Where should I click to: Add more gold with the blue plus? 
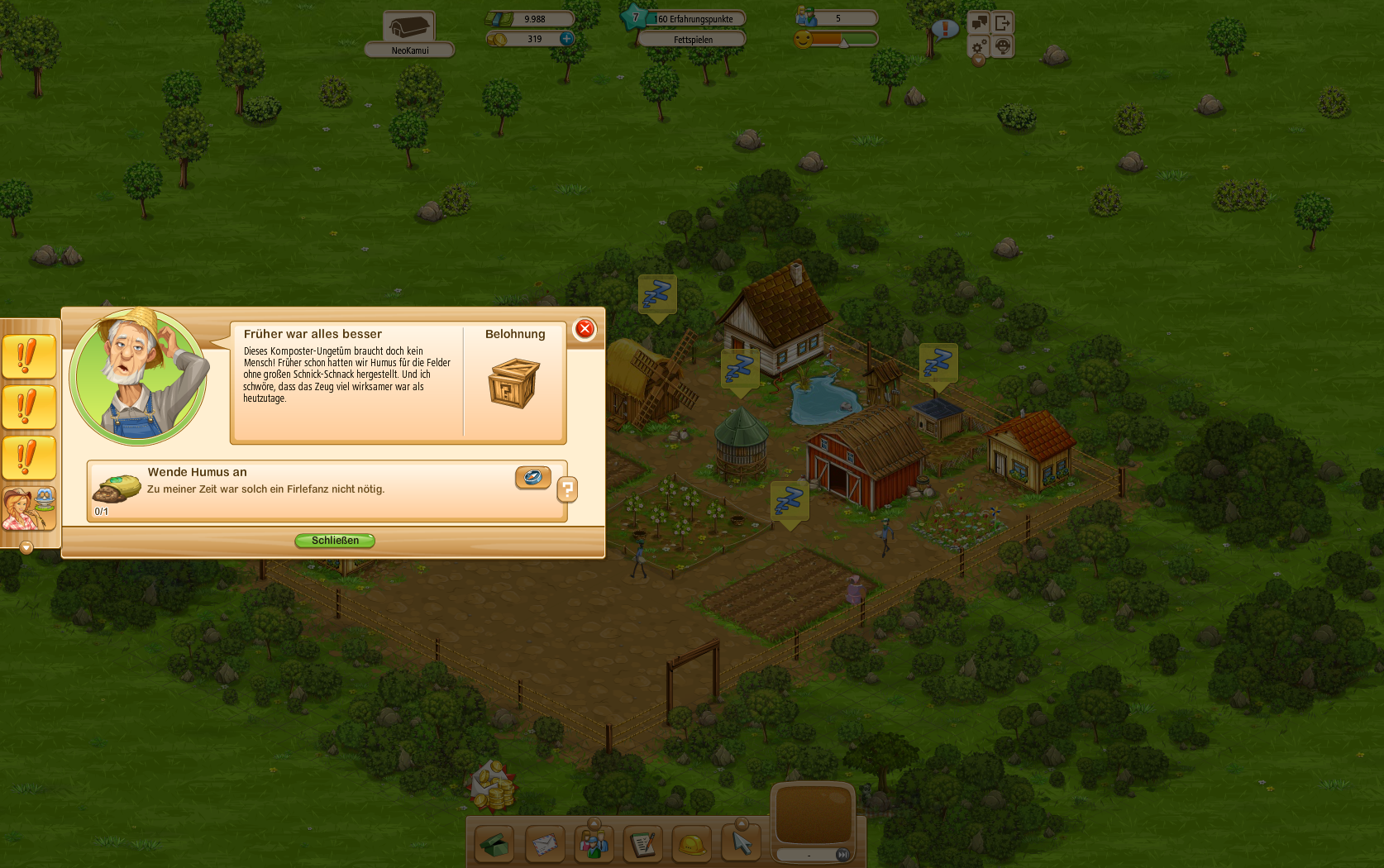point(566,39)
